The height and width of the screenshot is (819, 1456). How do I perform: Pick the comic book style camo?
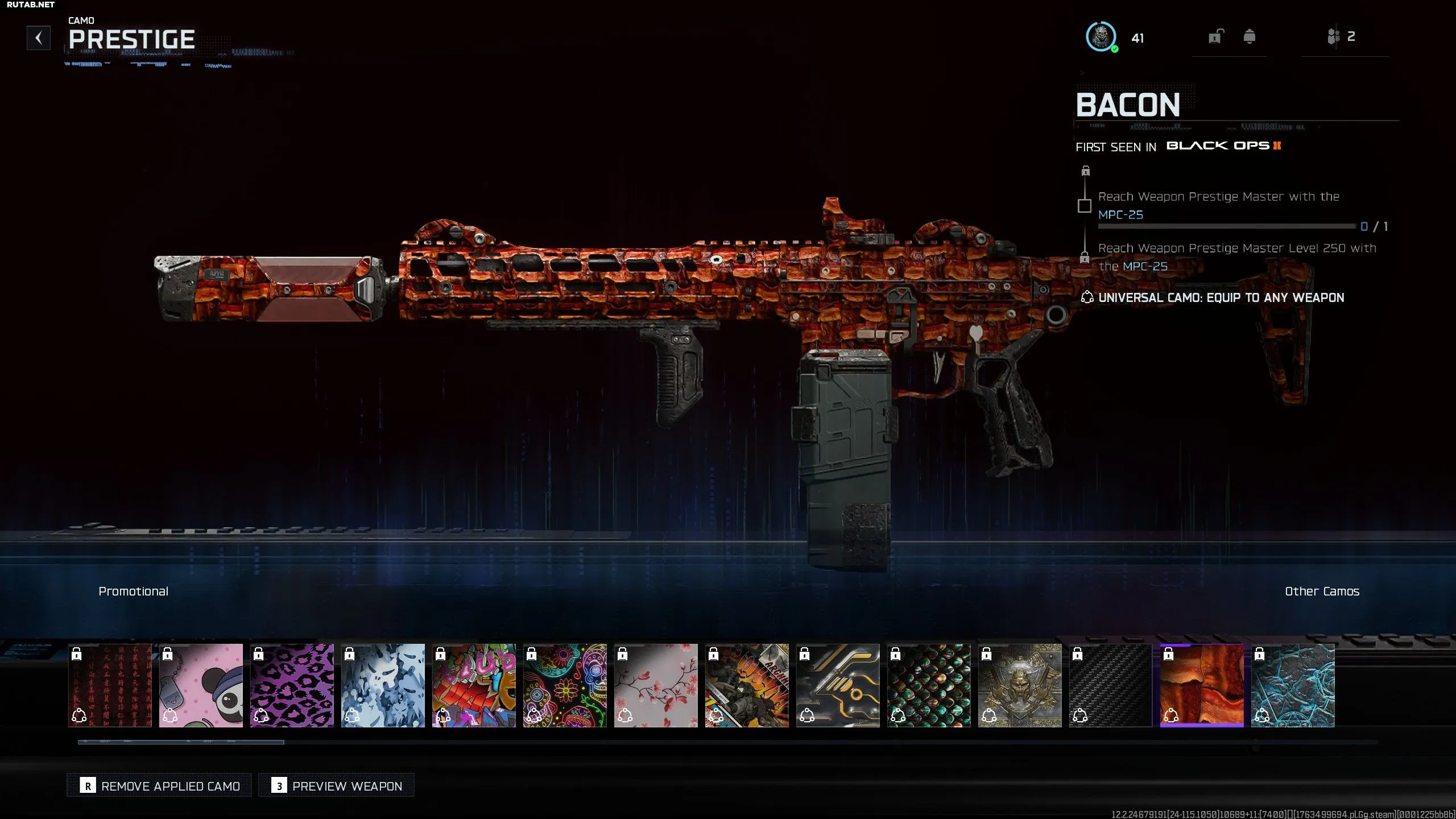point(747,685)
